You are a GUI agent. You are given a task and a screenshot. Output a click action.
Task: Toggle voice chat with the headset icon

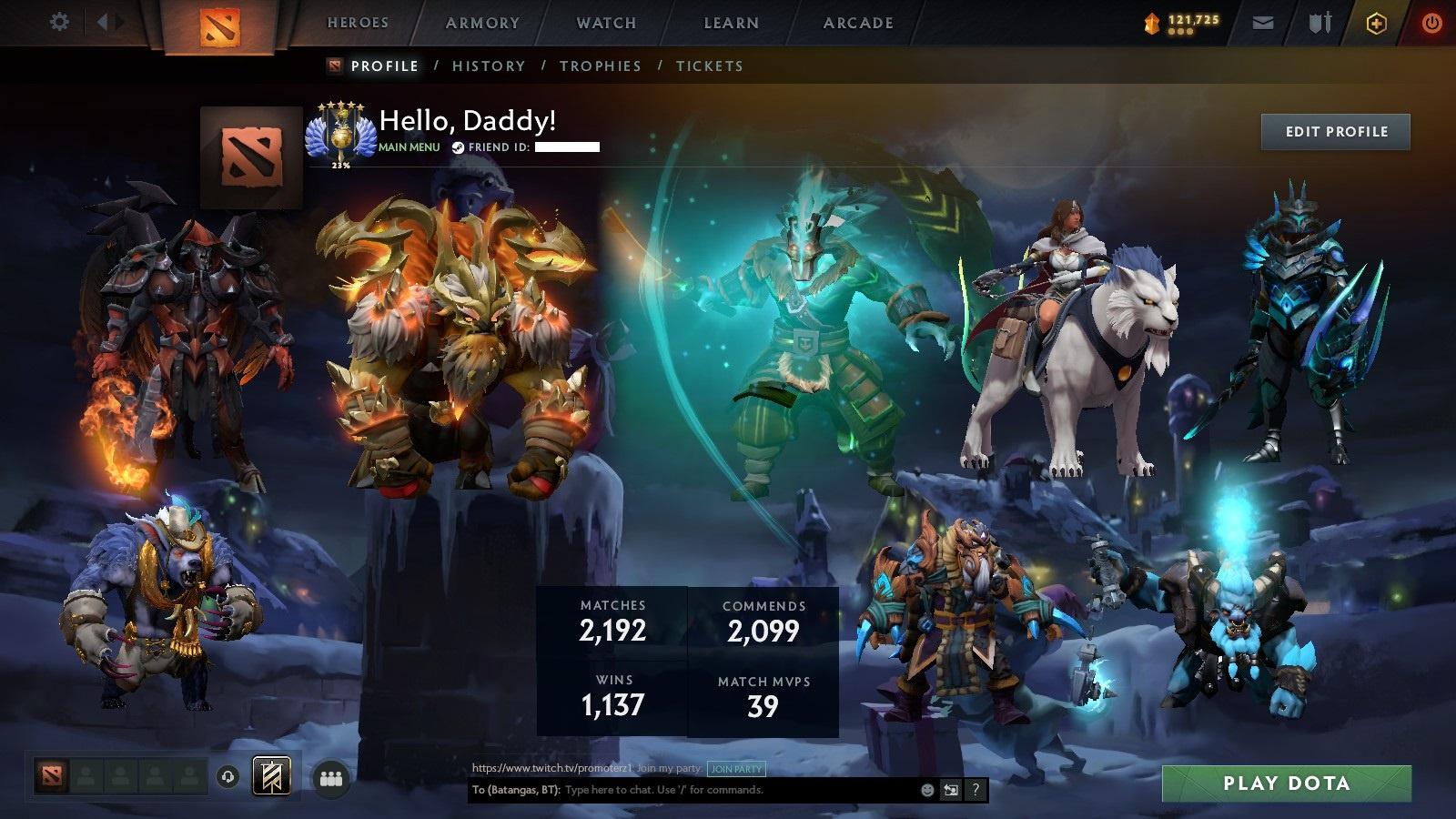[x=227, y=777]
